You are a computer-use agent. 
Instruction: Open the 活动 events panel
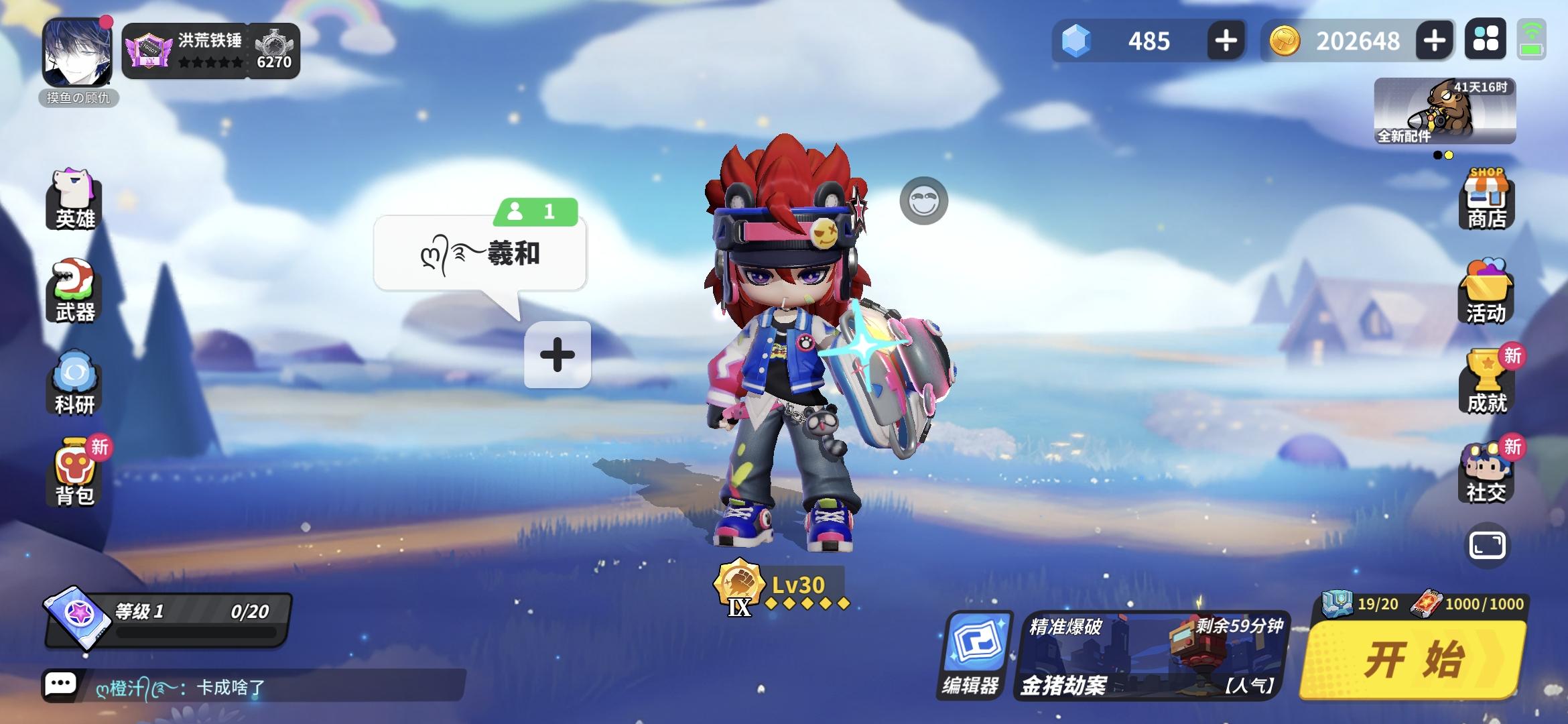(x=1488, y=295)
